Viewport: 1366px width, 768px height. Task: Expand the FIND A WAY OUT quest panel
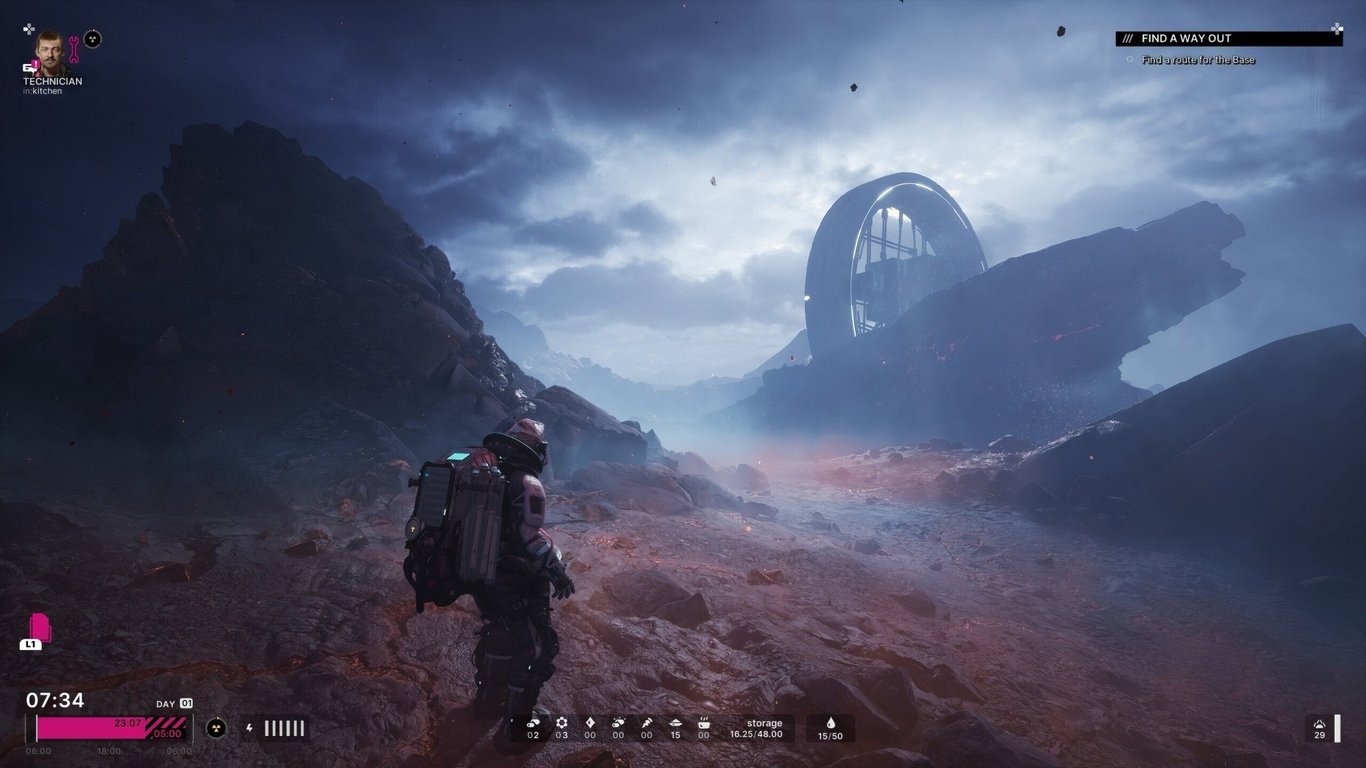click(1229, 38)
